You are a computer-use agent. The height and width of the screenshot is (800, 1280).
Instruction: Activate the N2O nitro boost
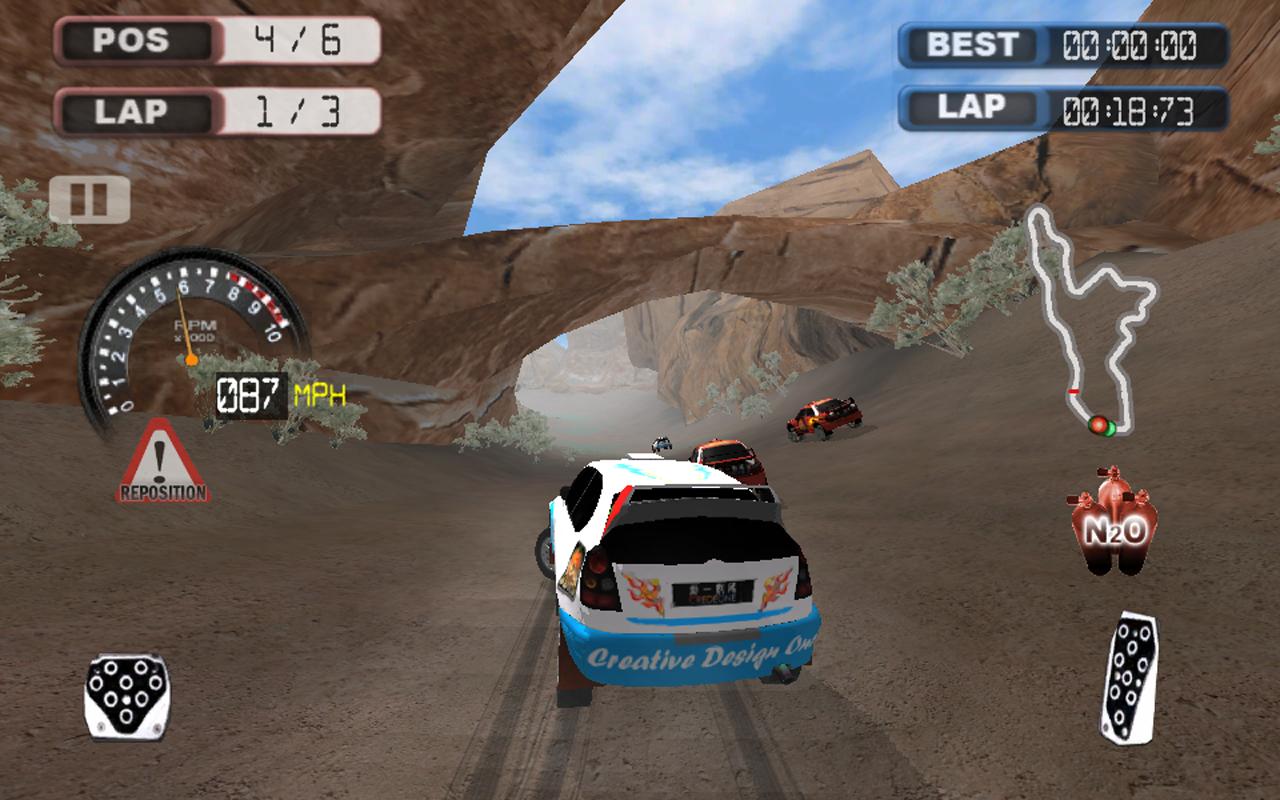[x=1114, y=522]
